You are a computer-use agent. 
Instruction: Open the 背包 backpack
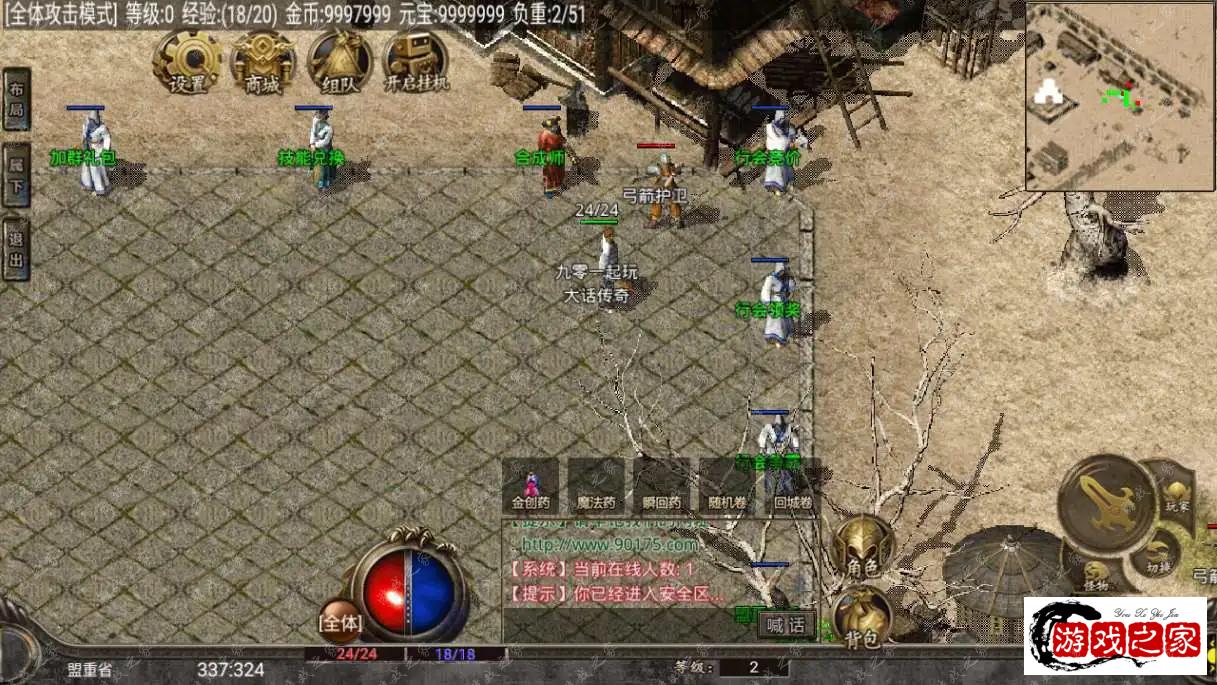tap(862, 615)
